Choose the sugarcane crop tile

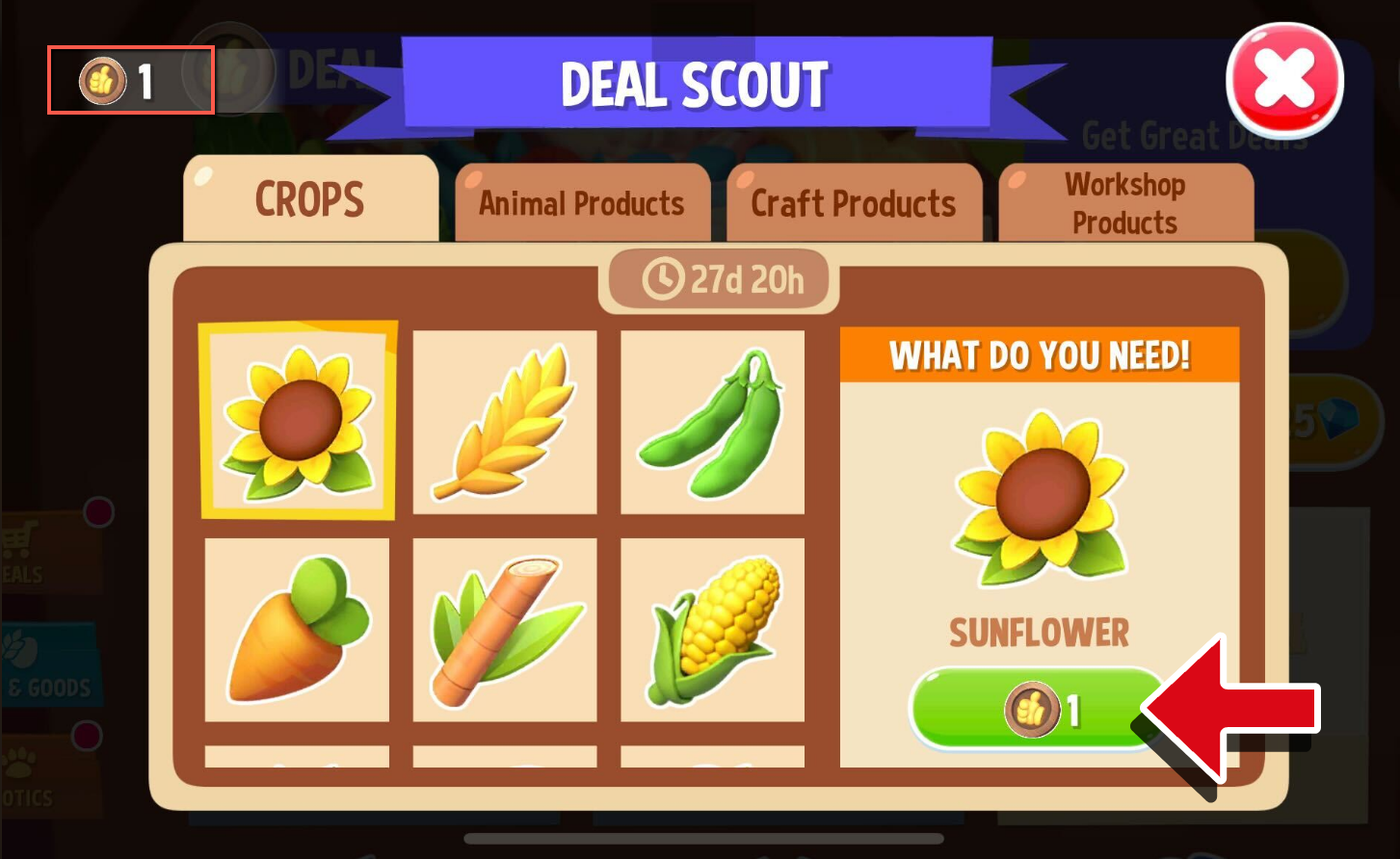[x=505, y=630]
